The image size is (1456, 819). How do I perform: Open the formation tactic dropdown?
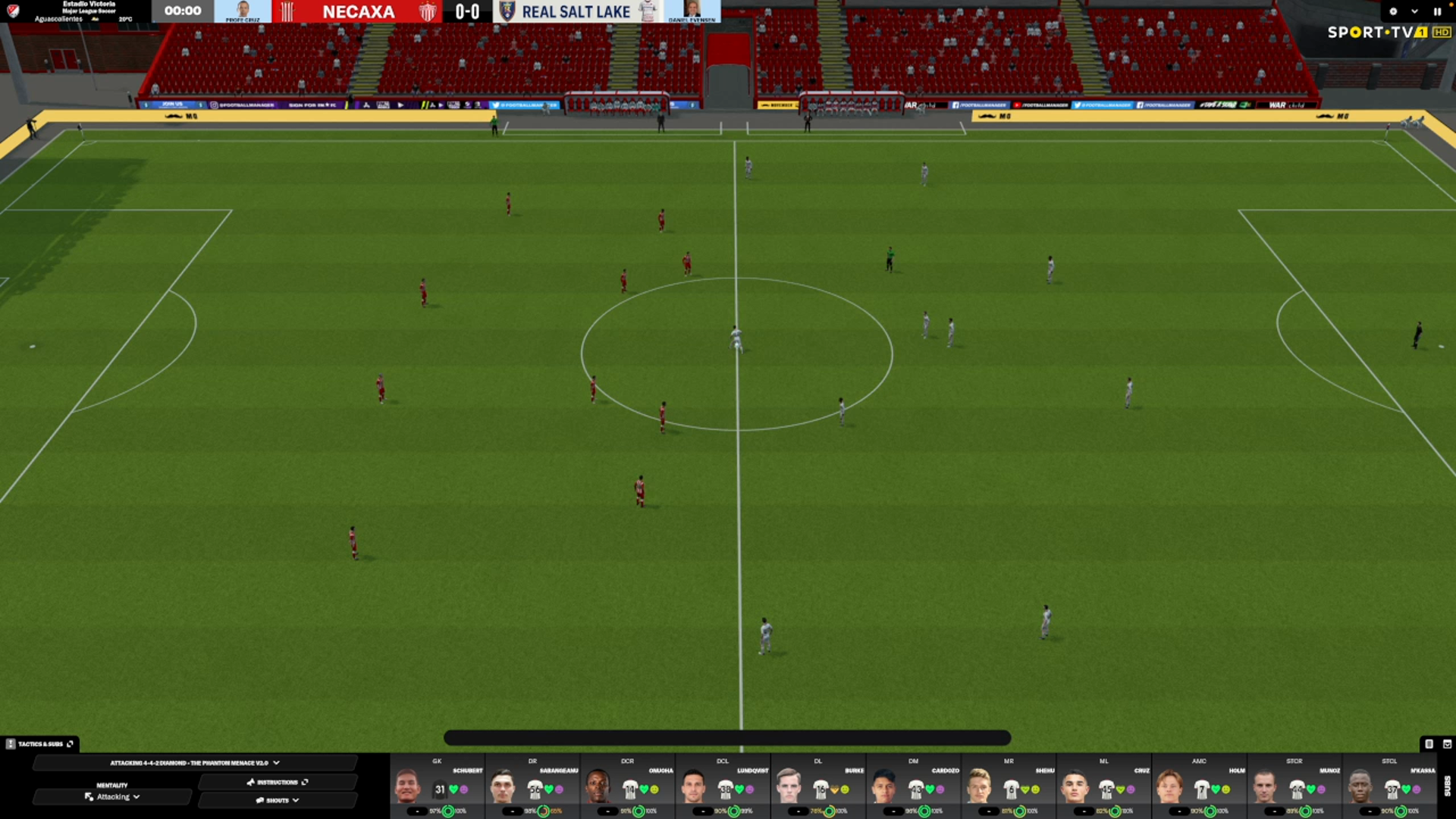coord(194,763)
